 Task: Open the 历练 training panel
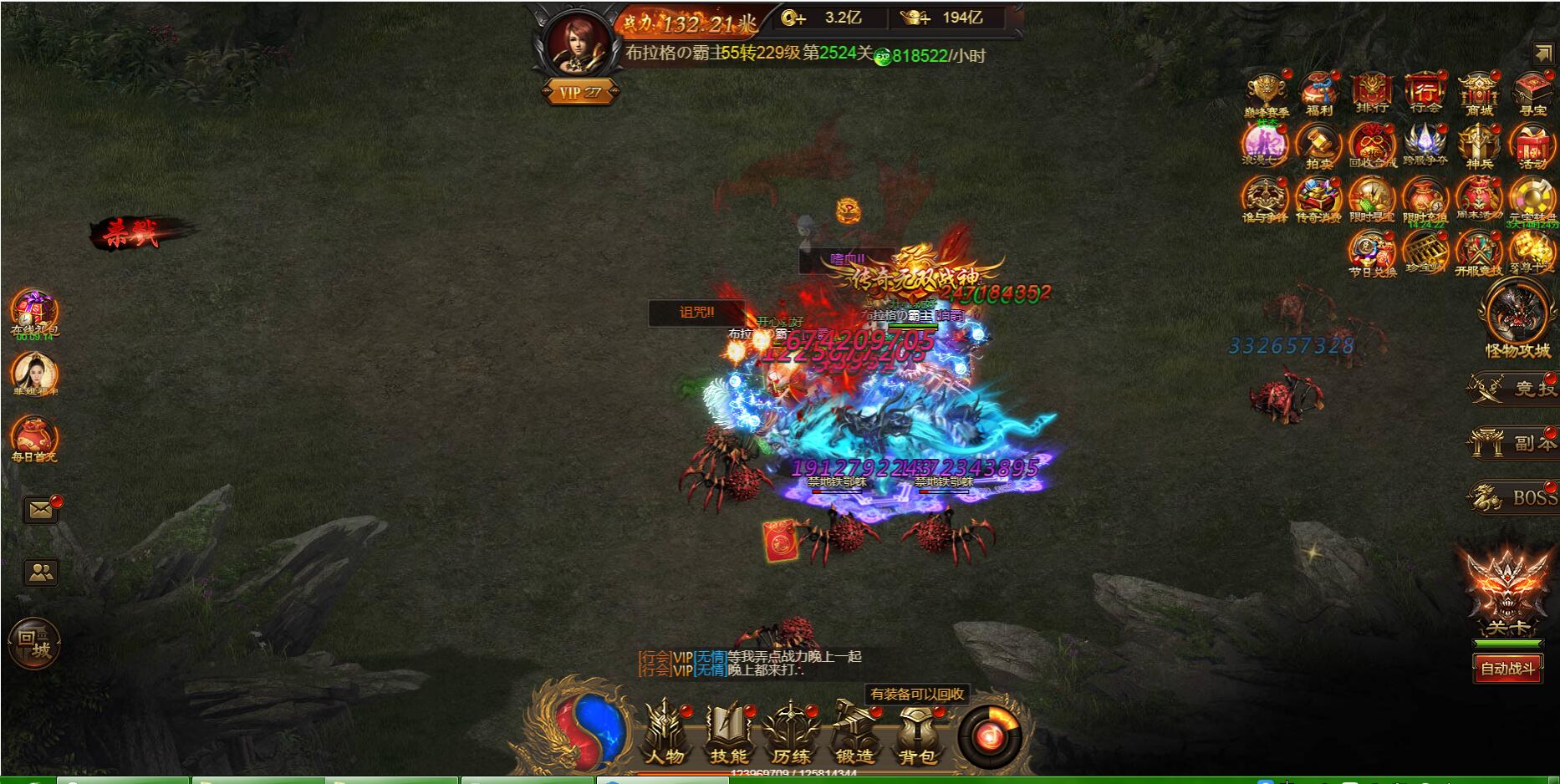point(791,734)
